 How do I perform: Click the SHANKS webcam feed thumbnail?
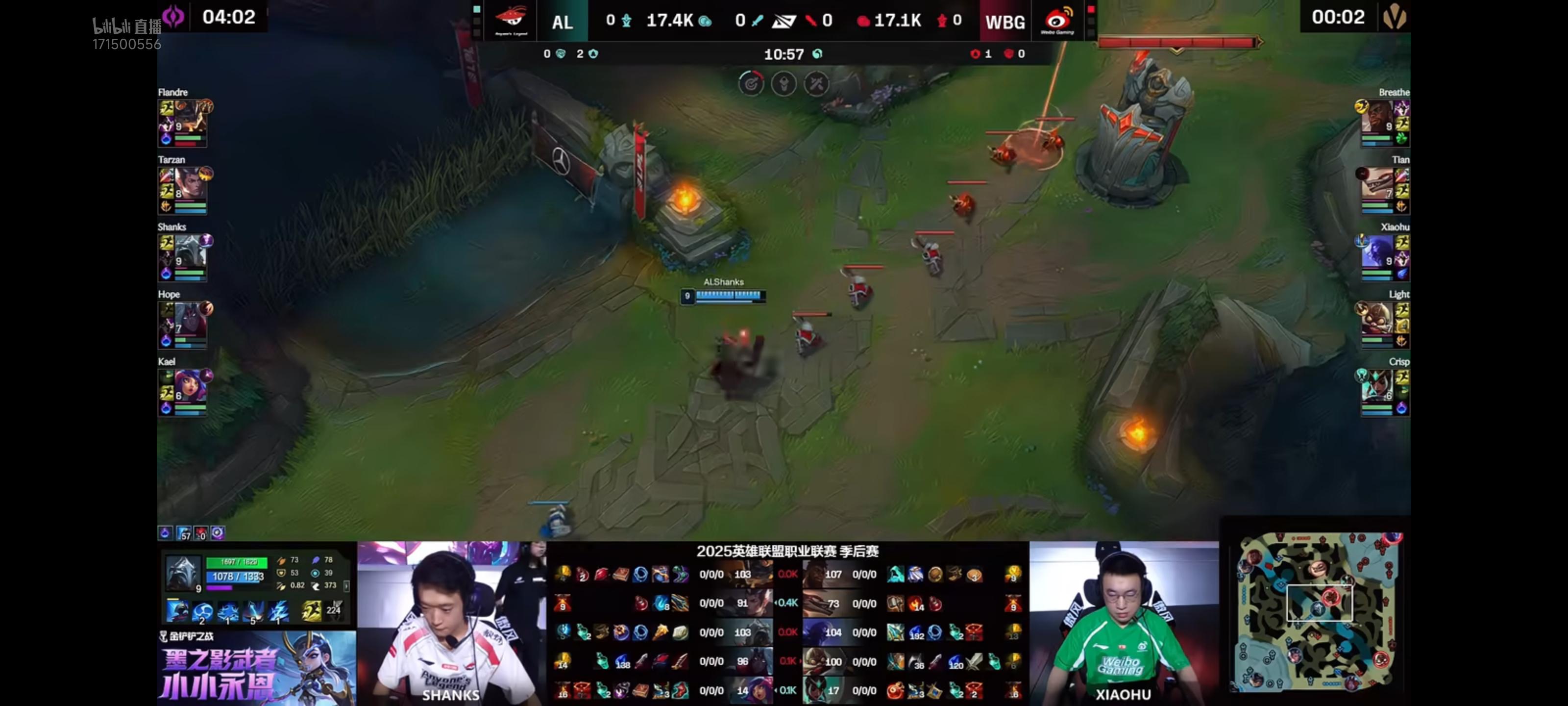(450, 621)
